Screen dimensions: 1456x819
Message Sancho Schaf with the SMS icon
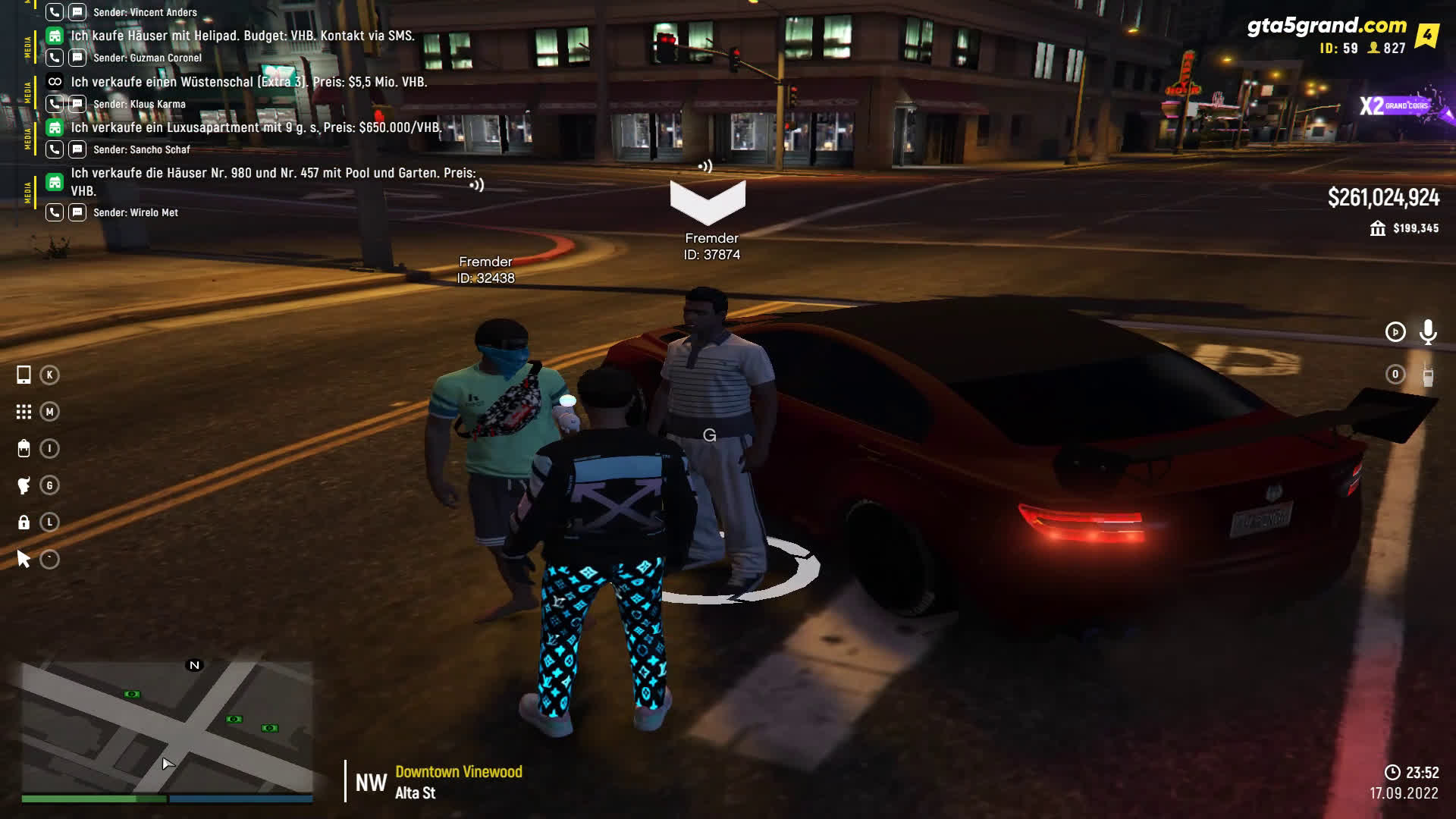pos(77,149)
